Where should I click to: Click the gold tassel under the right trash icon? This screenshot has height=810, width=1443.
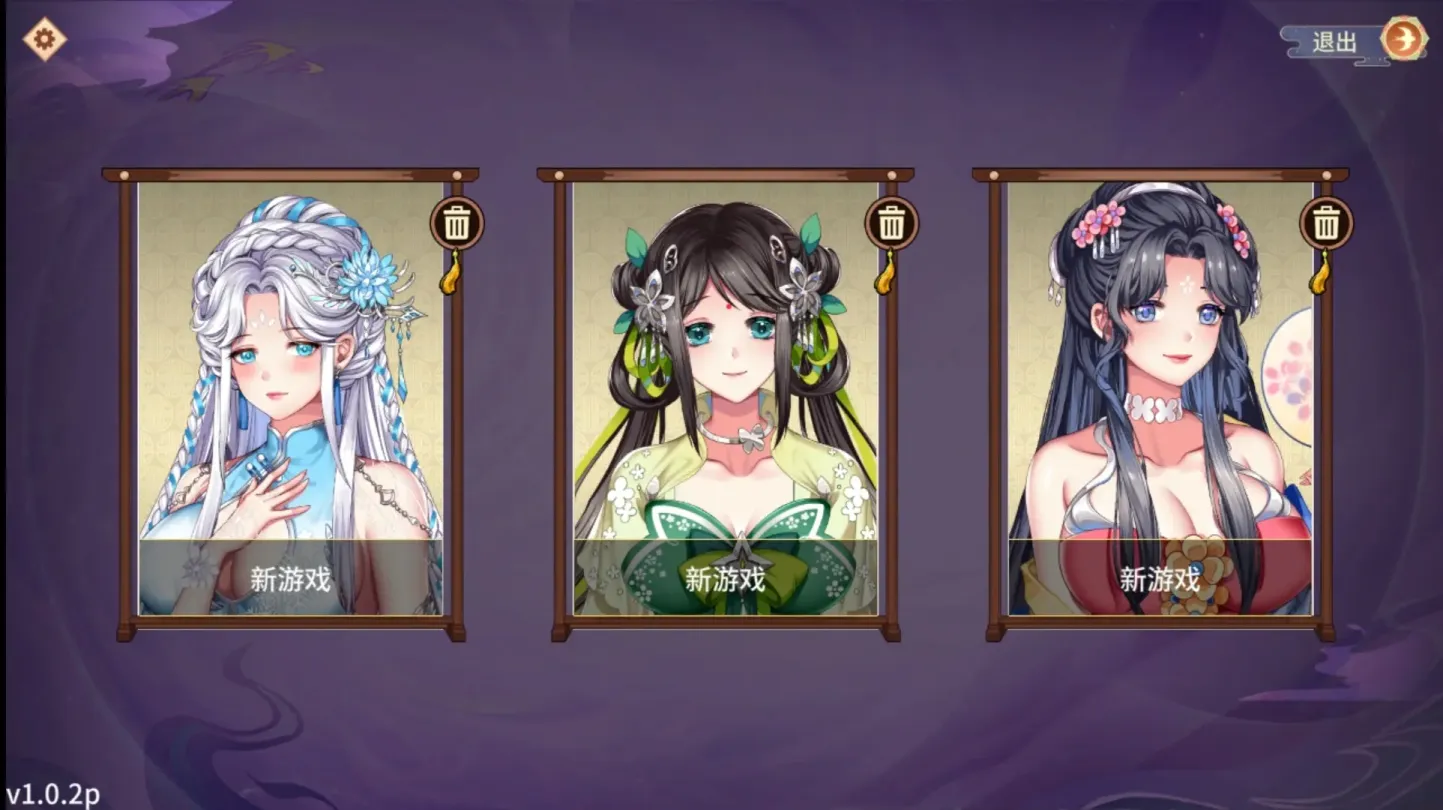1322,278
